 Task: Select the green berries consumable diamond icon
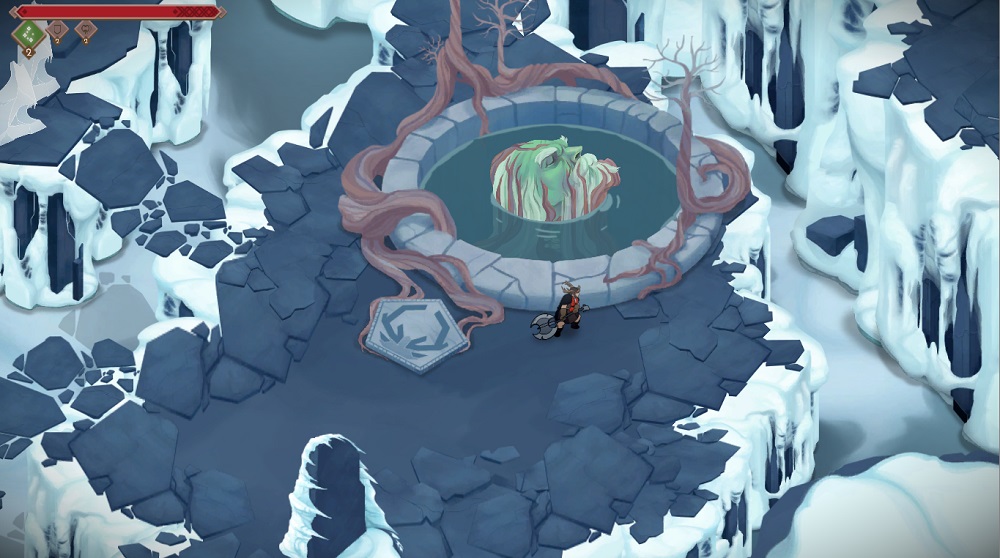[28, 34]
